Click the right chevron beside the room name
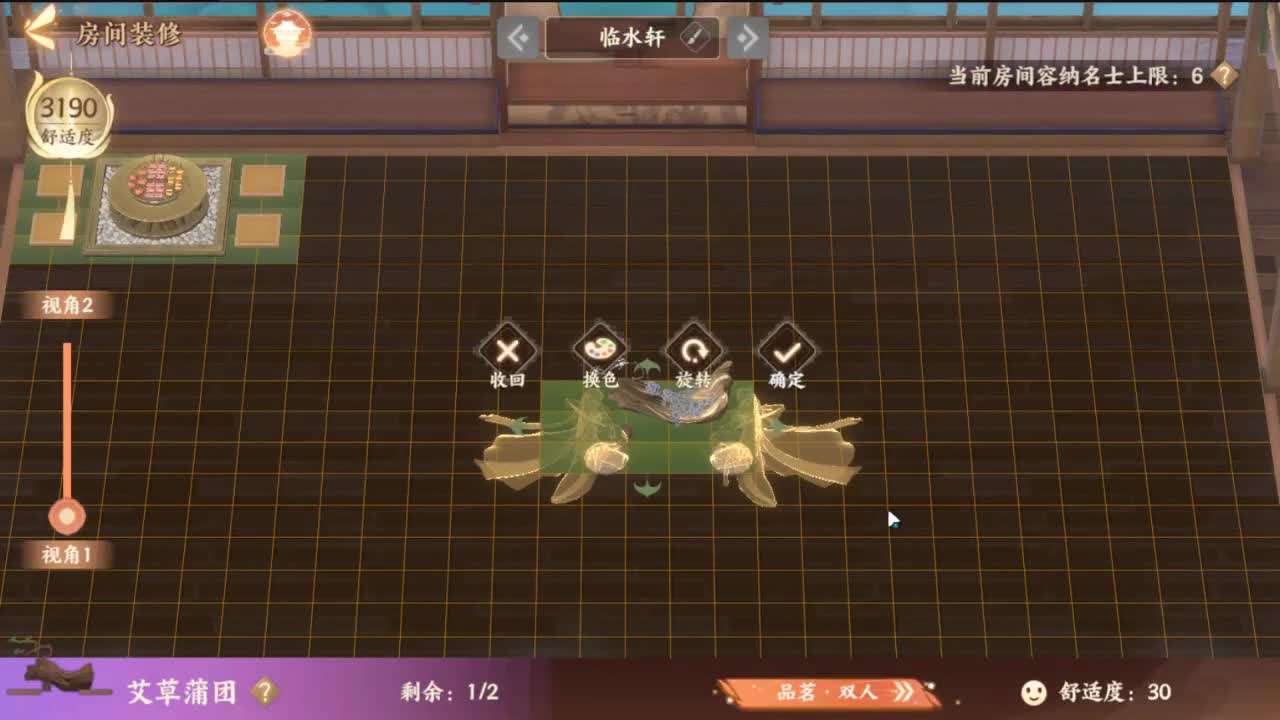The height and width of the screenshot is (720, 1280). [x=751, y=37]
